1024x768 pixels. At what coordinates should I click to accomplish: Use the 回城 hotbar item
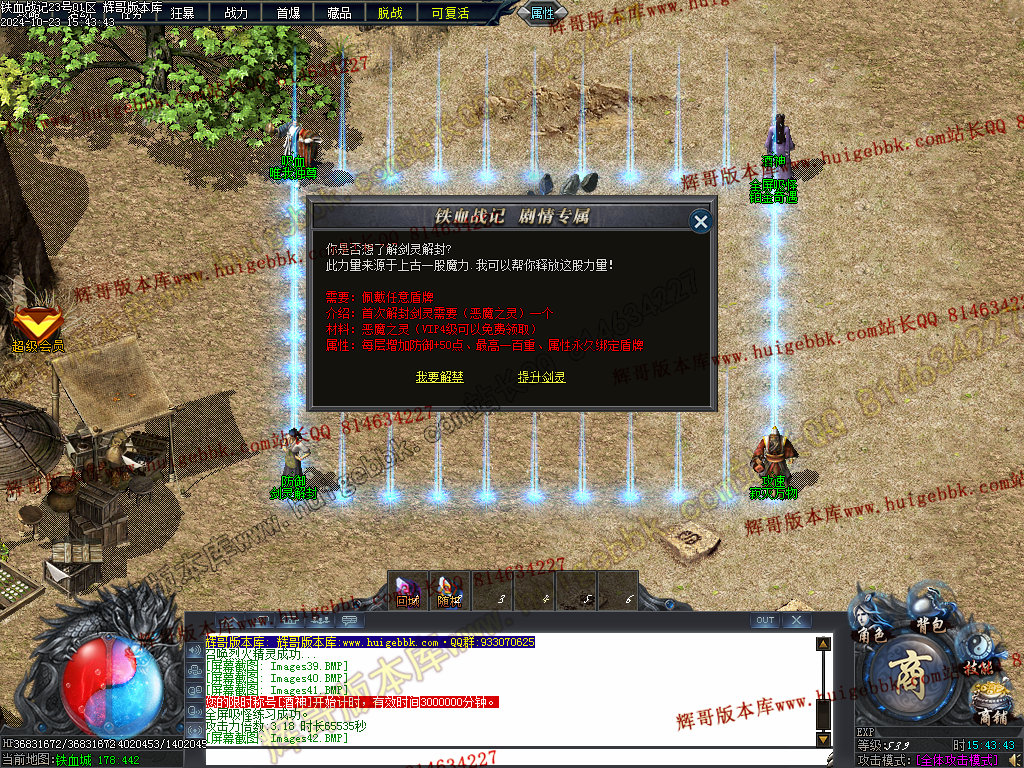pos(408,591)
